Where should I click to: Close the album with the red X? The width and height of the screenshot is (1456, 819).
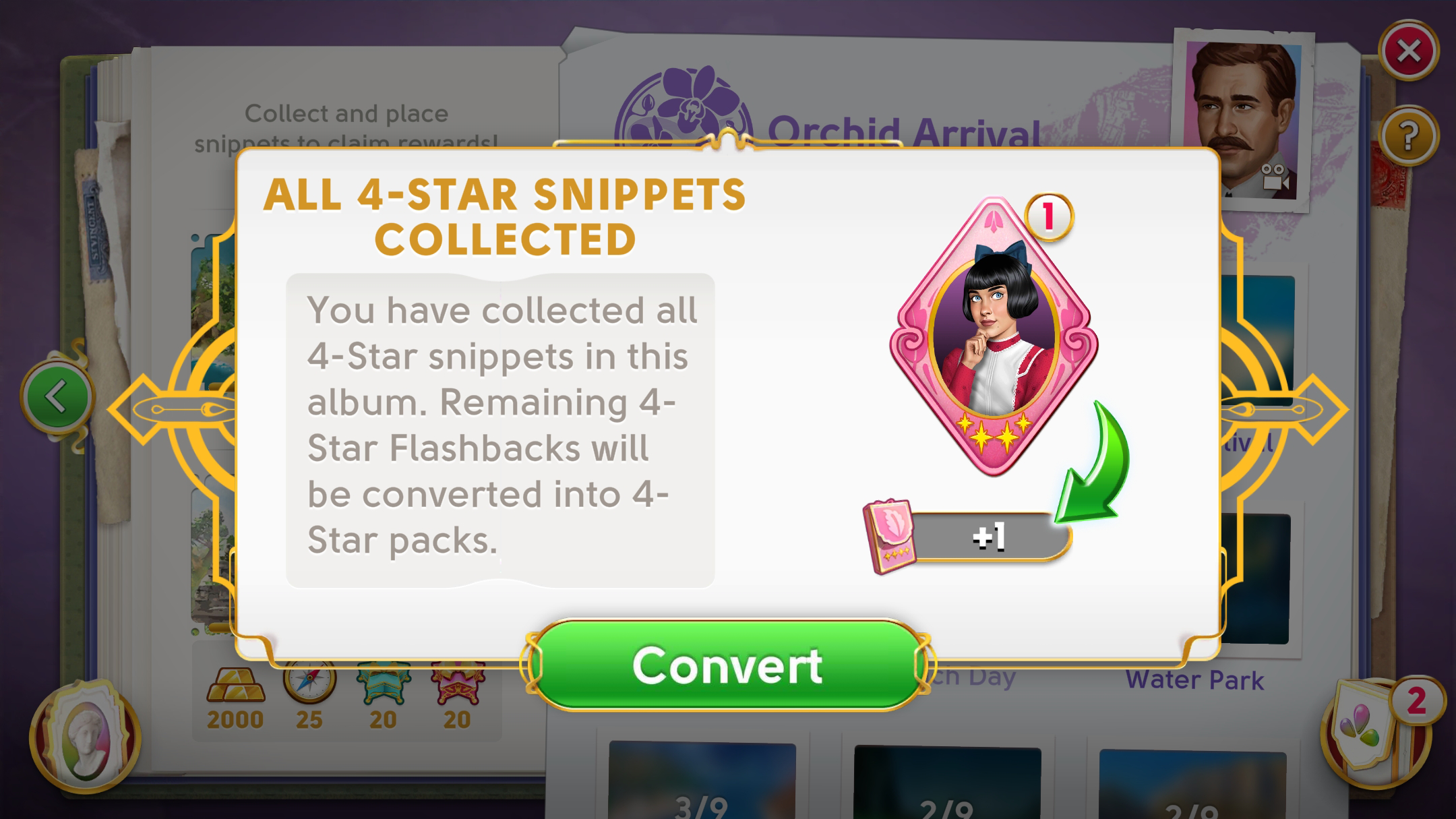click(1409, 51)
